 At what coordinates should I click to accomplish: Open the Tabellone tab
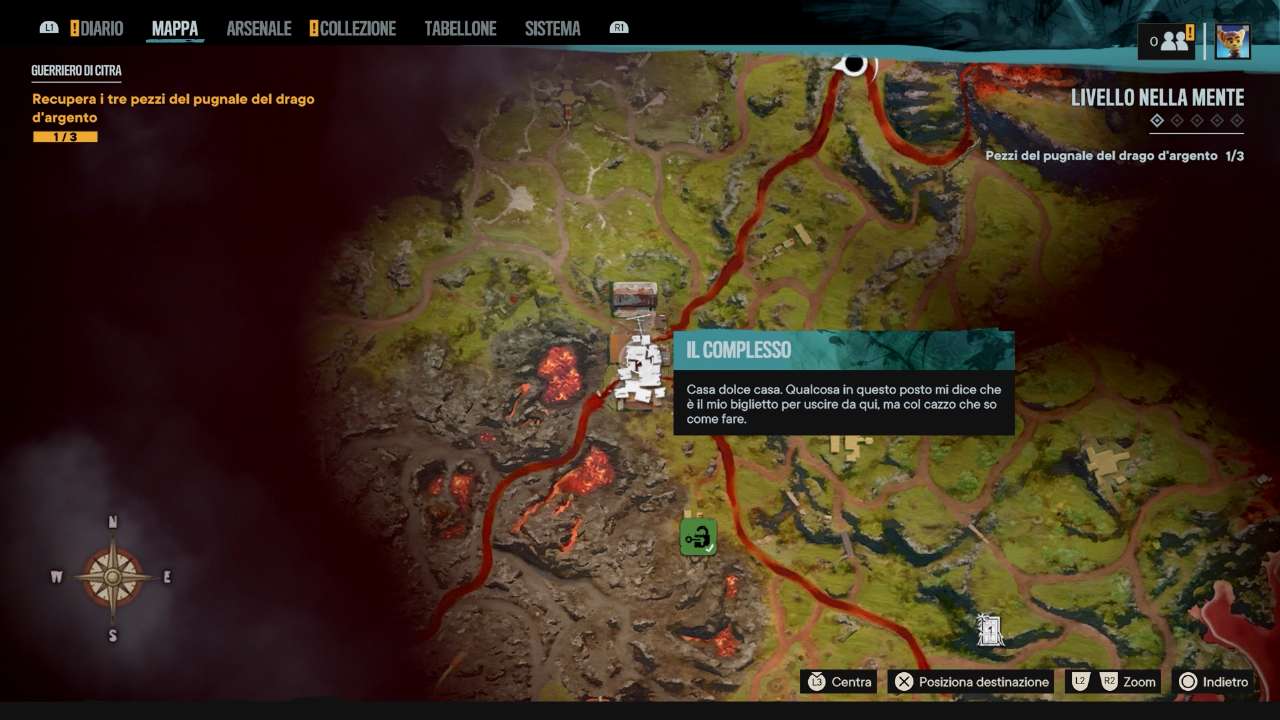pyautogui.click(x=460, y=29)
